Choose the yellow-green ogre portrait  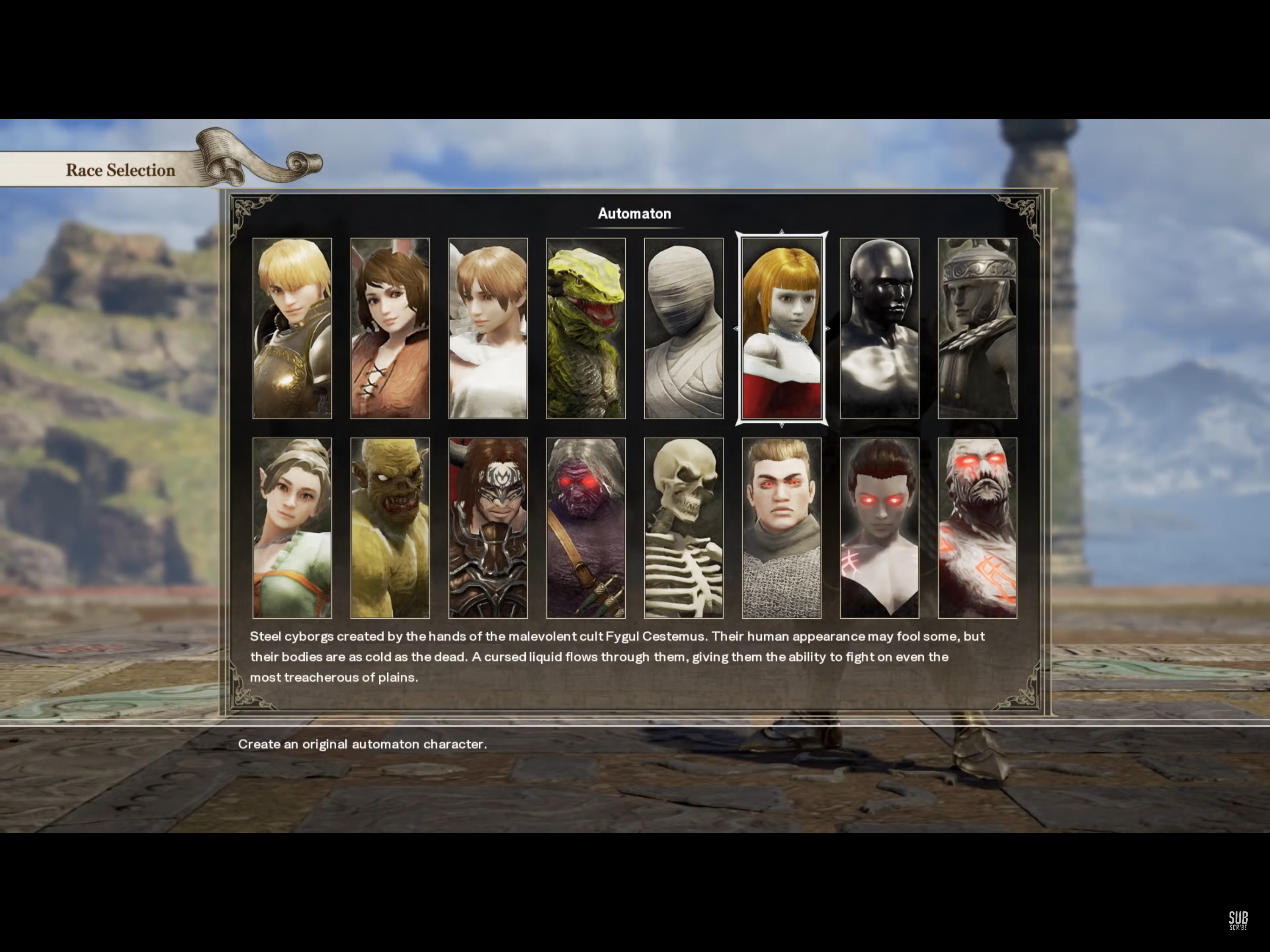(x=390, y=528)
